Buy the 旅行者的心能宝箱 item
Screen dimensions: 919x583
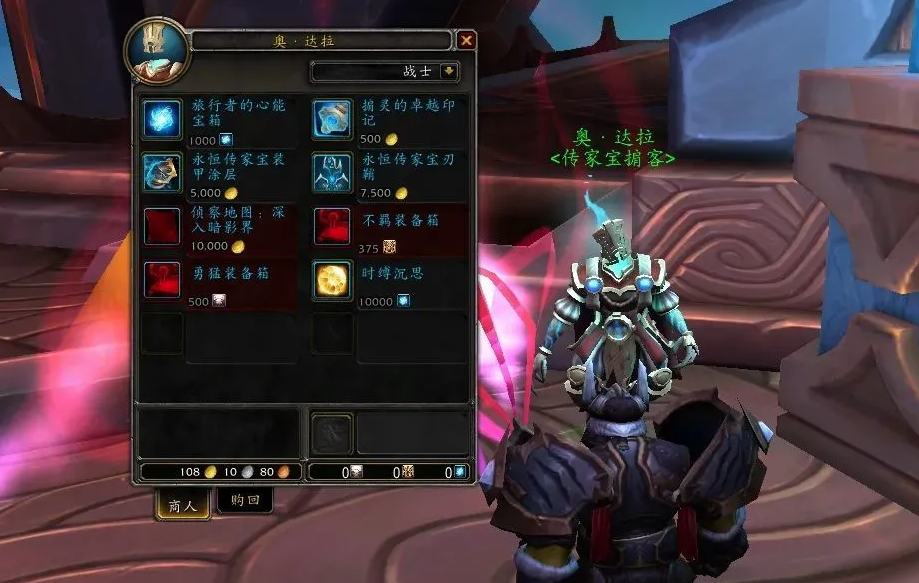coord(162,119)
